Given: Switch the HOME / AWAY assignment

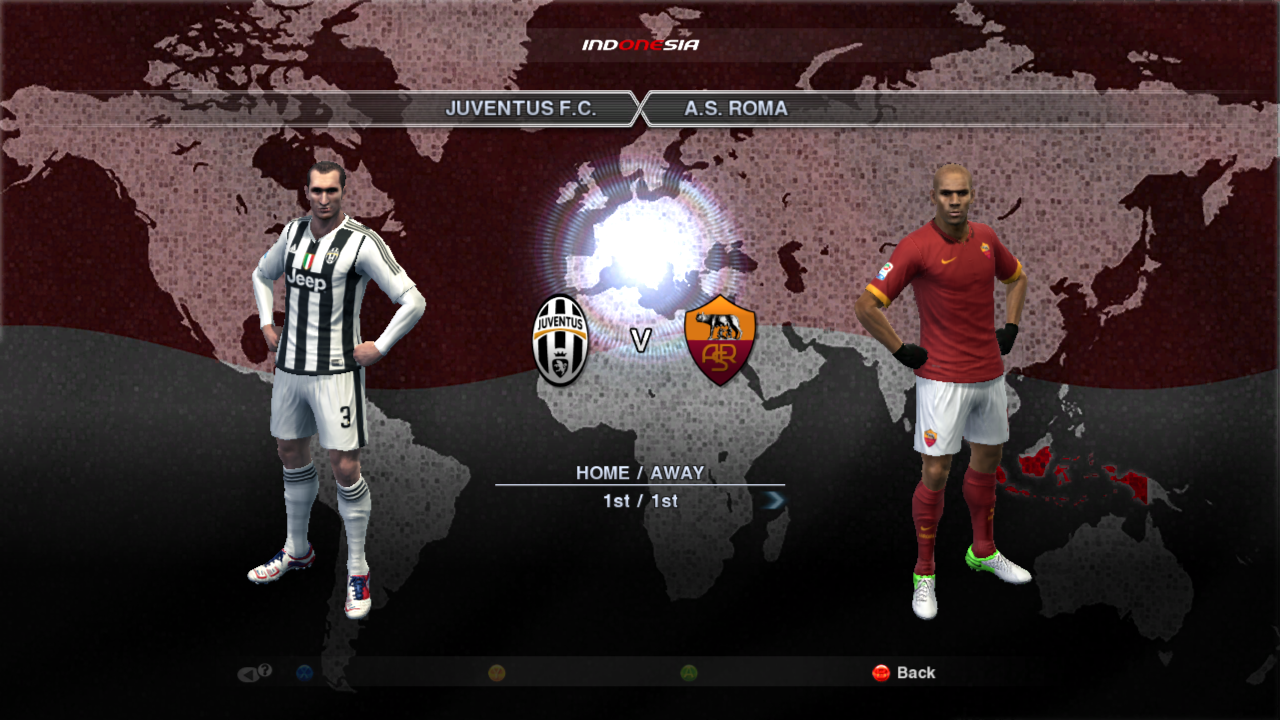Looking at the screenshot, I should coord(640,470).
